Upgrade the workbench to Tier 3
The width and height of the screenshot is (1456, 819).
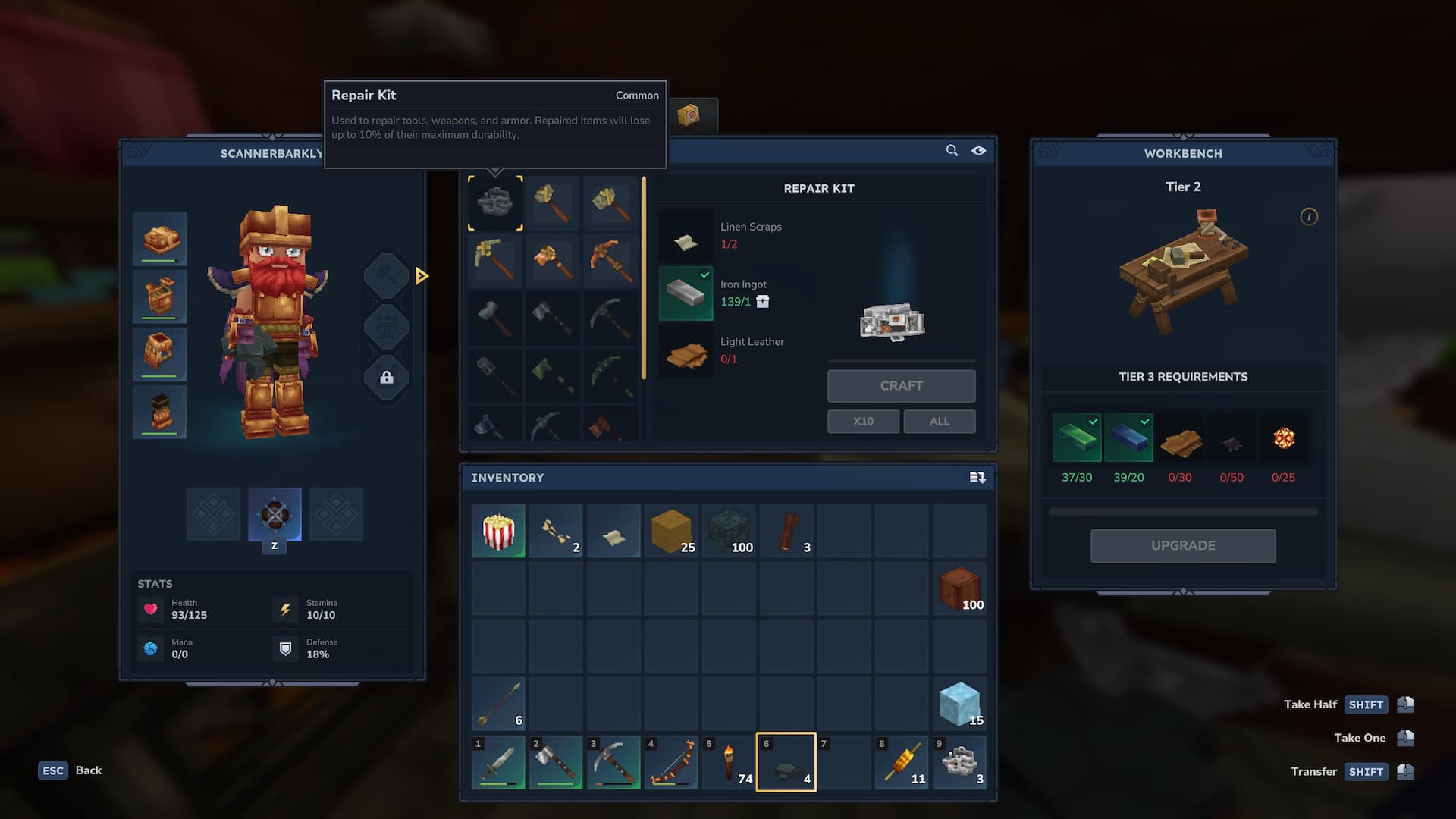click(x=1182, y=545)
